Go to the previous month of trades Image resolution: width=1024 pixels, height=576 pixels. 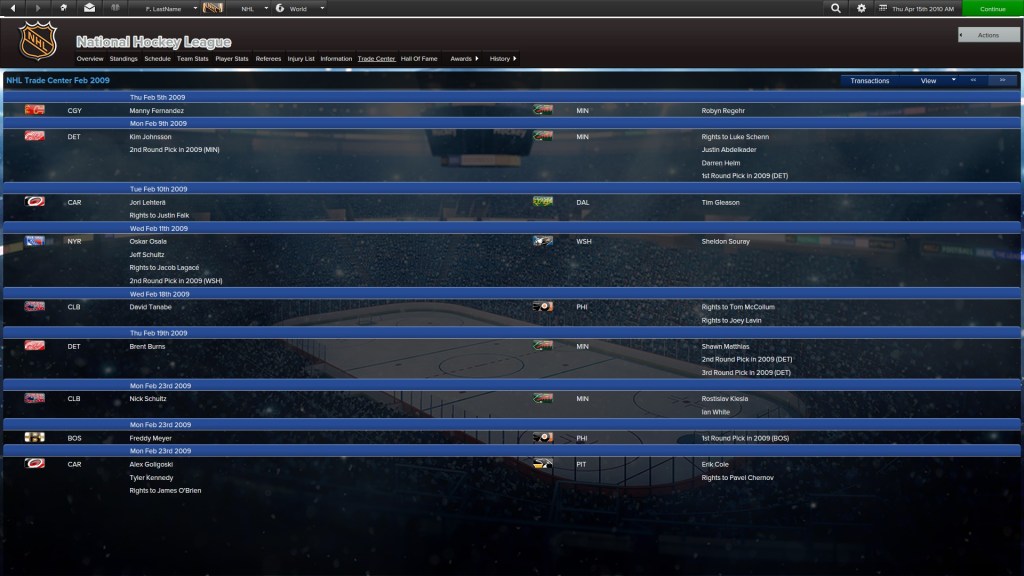tap(973, 80)
